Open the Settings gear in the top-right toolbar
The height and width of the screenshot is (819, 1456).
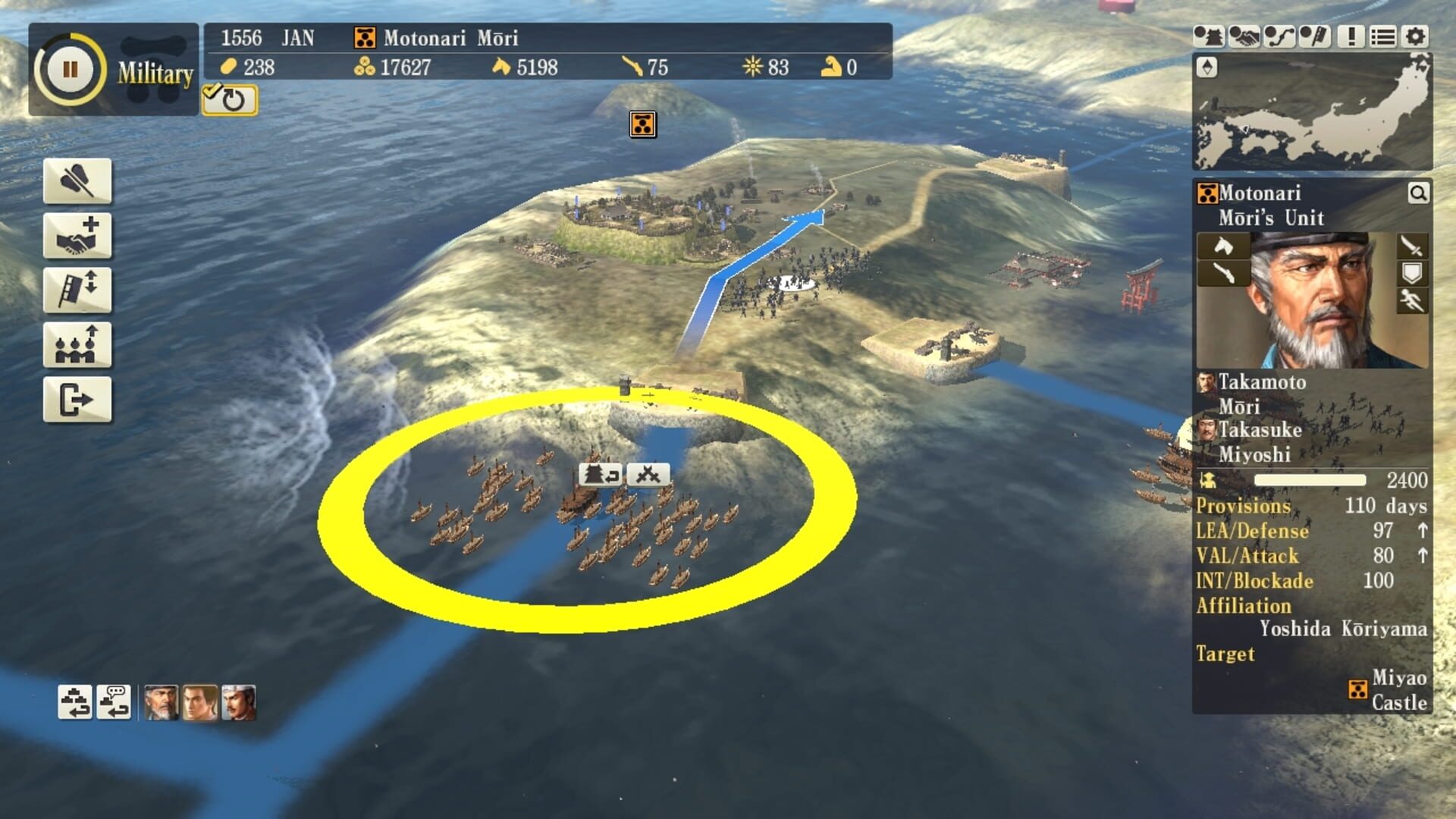coord(1414,36)
